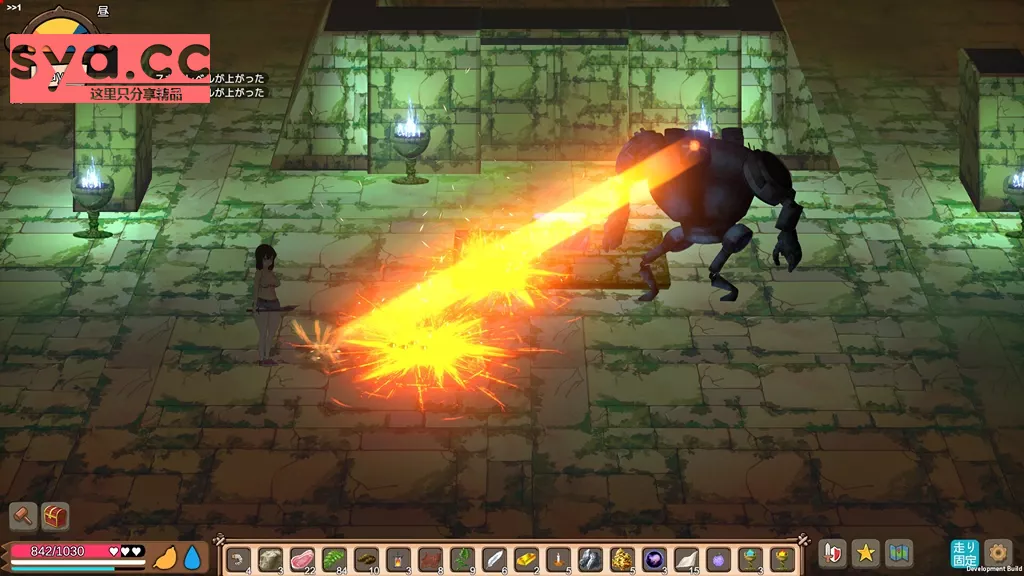The height and width of the screenshot is (576, 1024).
Task: Toggle the 走り固定 run lock
Action: point(964,552)
